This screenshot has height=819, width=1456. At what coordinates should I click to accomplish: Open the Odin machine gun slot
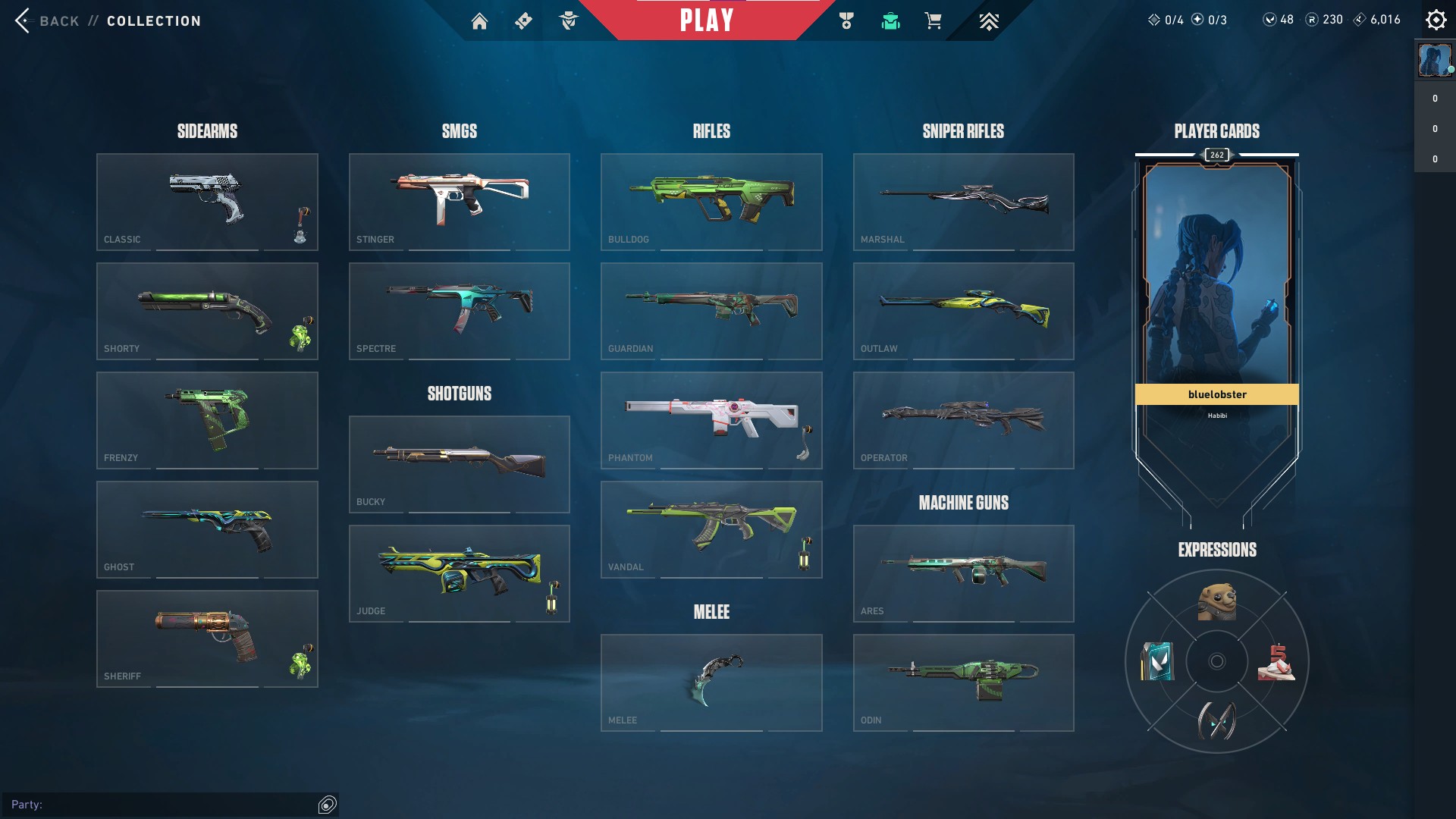[963, 682]
